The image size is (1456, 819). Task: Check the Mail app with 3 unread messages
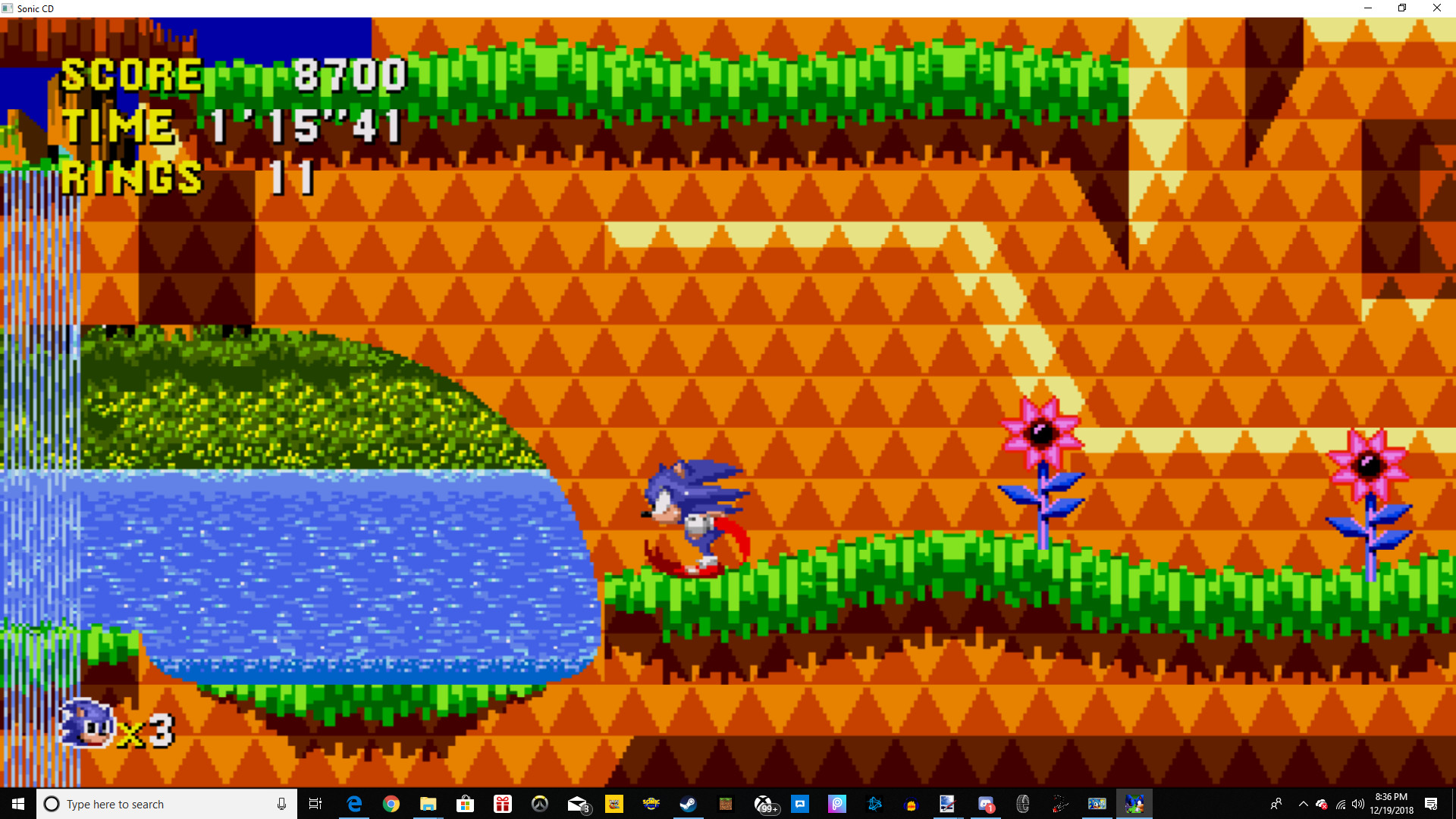click(577, 804)
